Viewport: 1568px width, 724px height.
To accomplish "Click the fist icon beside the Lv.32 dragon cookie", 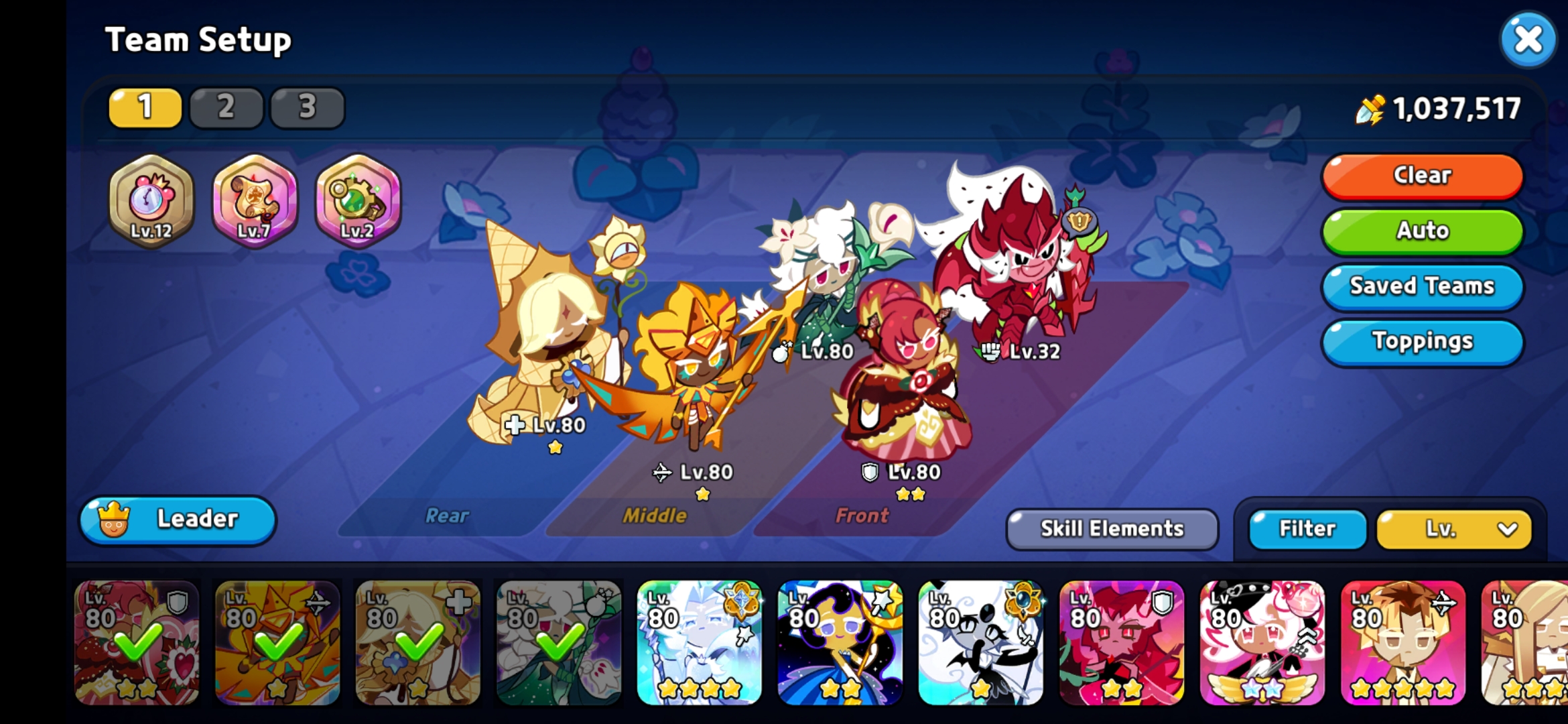I will 990,351.
